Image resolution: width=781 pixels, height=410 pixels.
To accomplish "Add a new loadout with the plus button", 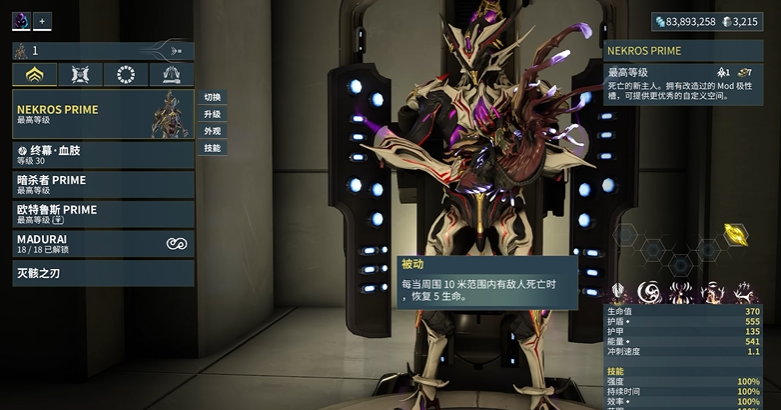I will pyautogui.click(x=43, y=21).
